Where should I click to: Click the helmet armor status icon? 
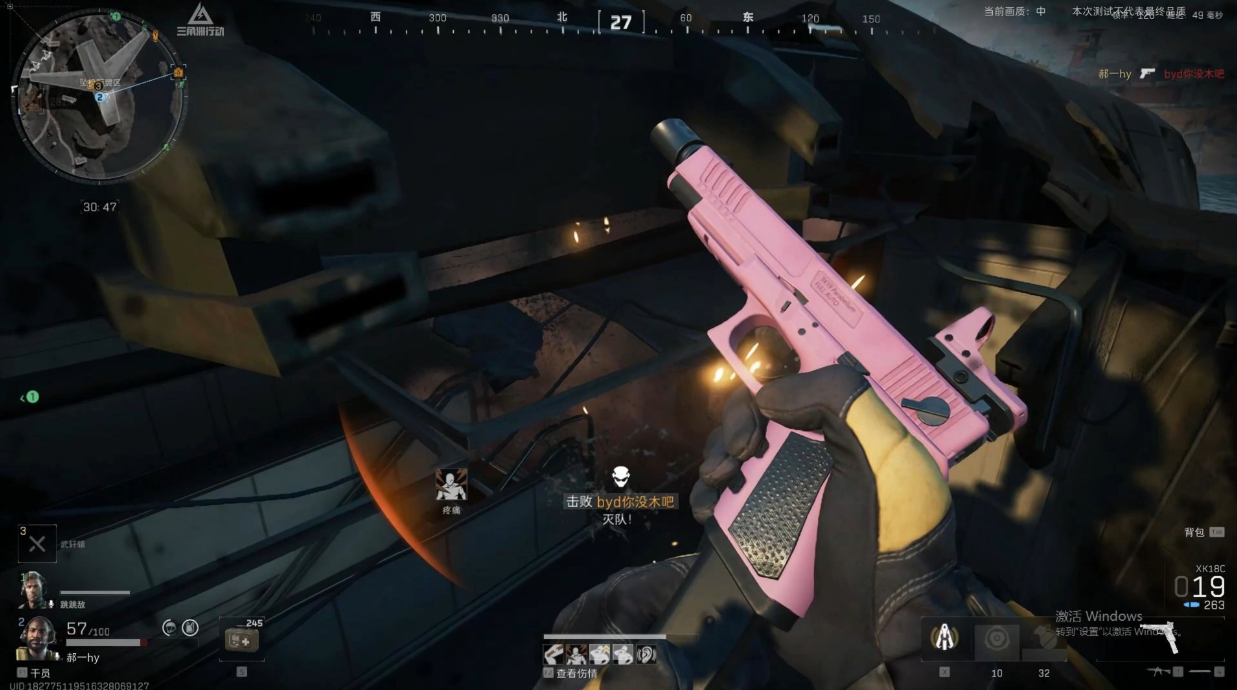pos(170,628)
